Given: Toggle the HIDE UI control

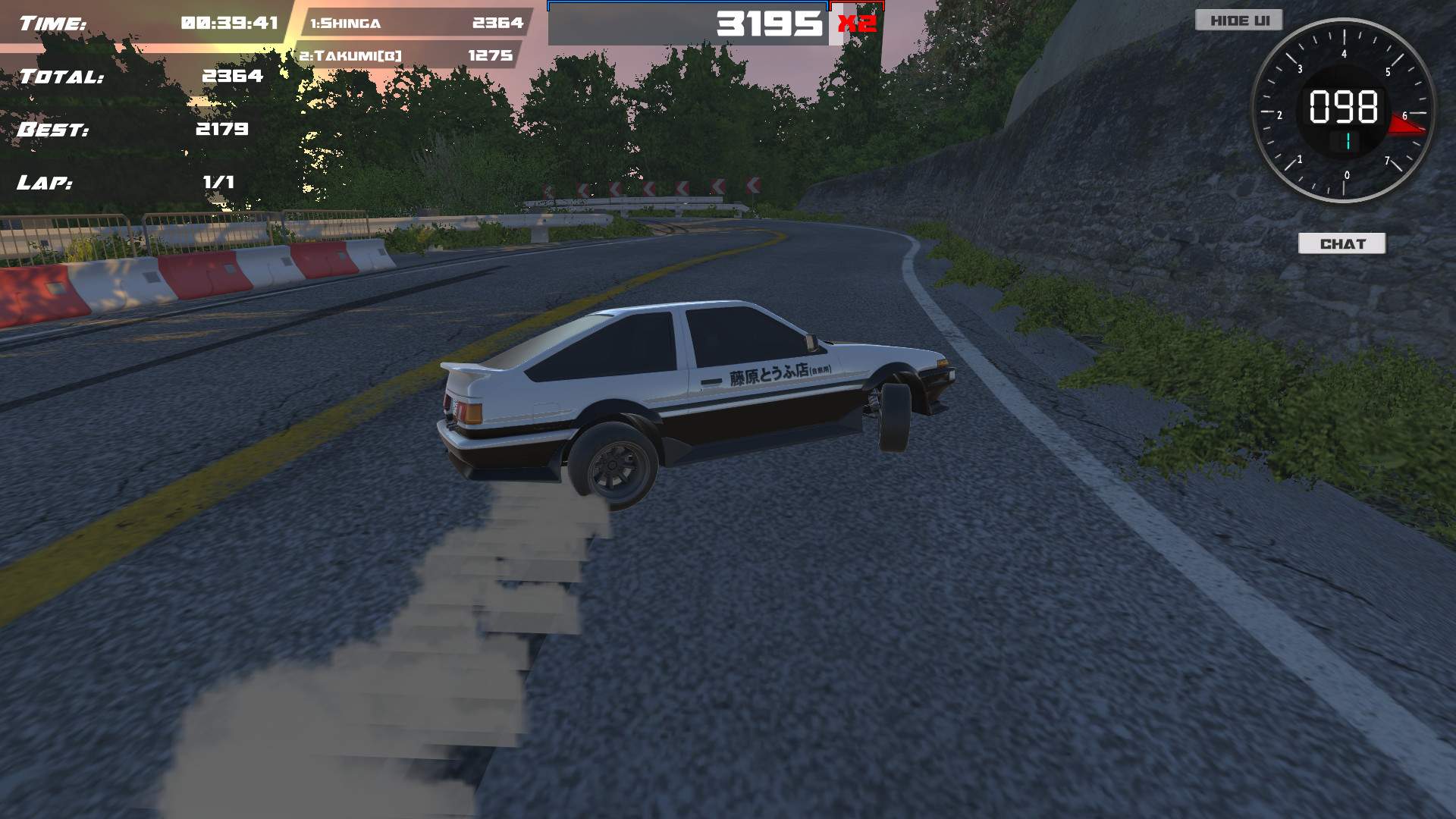Looking at the screenshot, I should (1239, 20).
